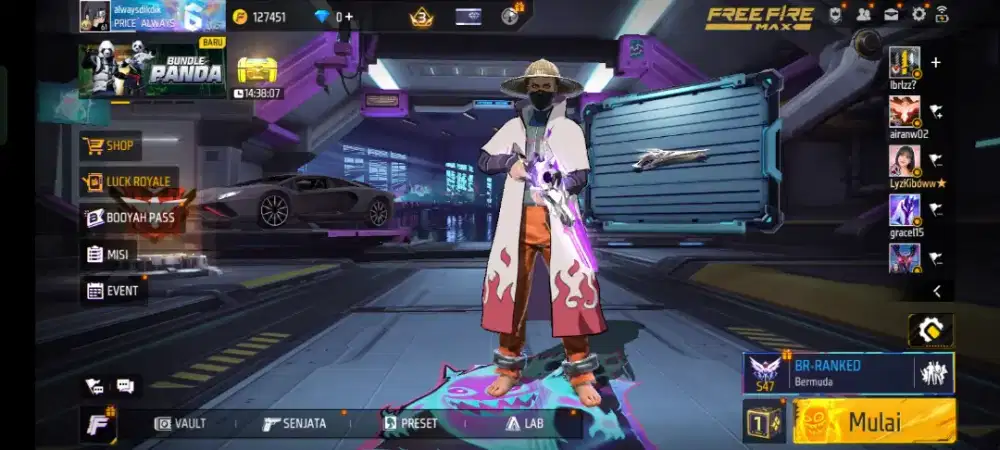Open the Shop menu
Viewport: 1000px width, 450px height.
click(110, 146)
